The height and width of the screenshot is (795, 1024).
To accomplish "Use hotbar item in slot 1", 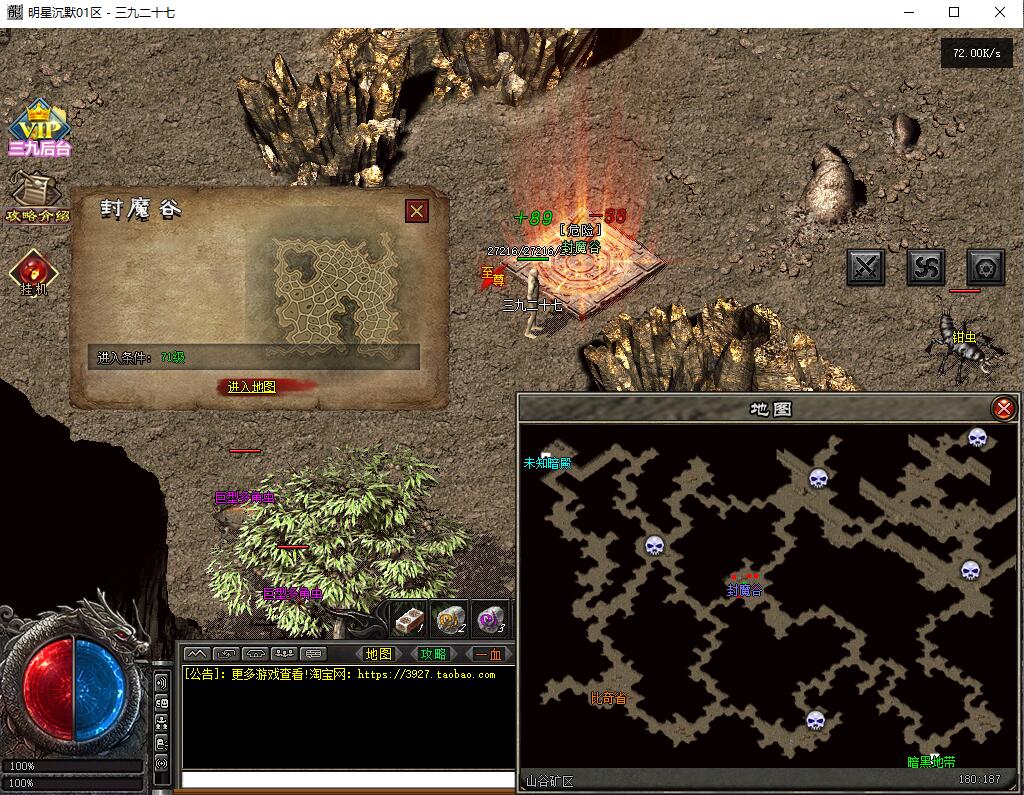I will pyautogui.click(x=408, y=620).
